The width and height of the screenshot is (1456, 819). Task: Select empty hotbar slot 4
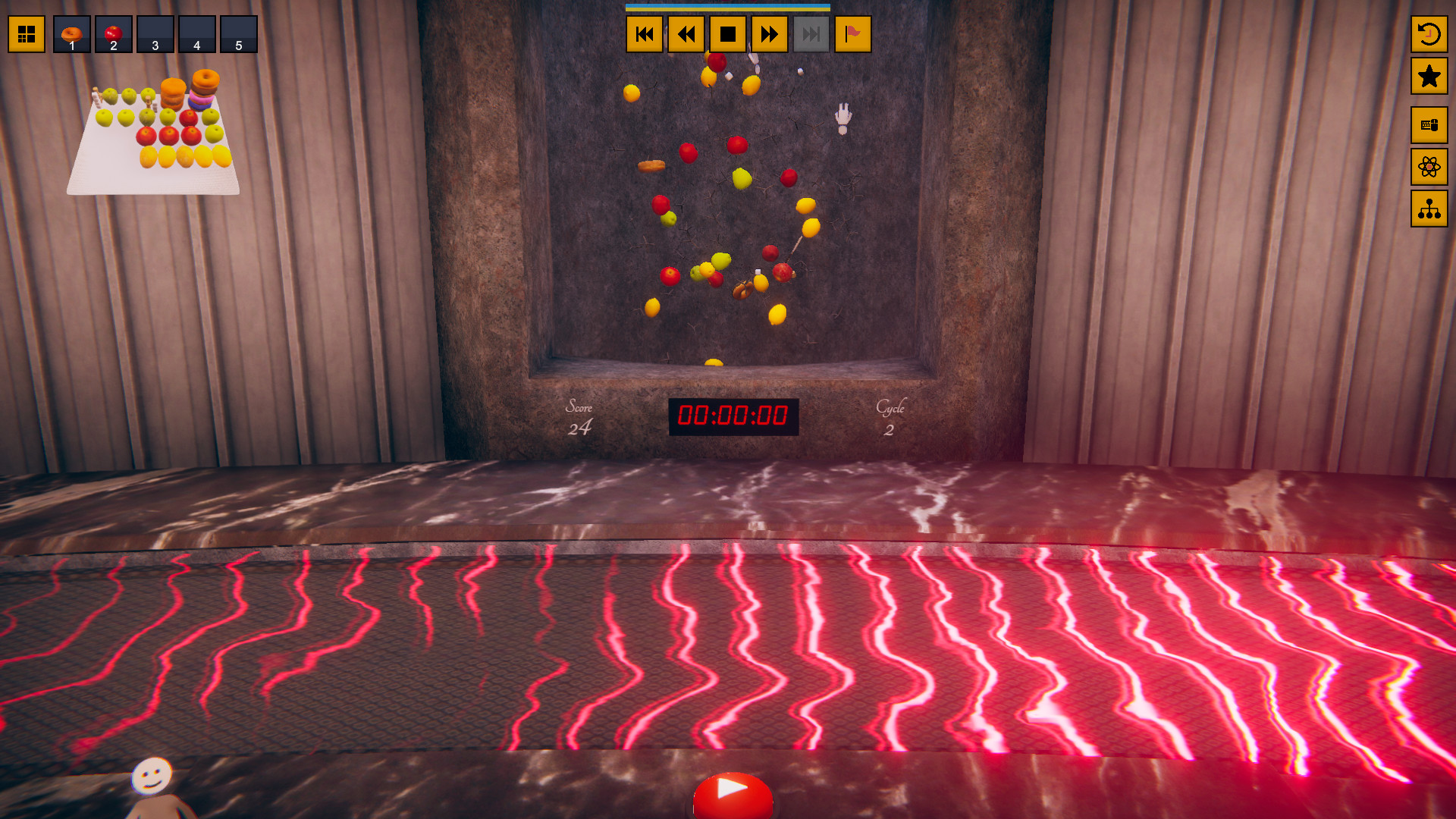pyautogui.click(x=197, y=34)
